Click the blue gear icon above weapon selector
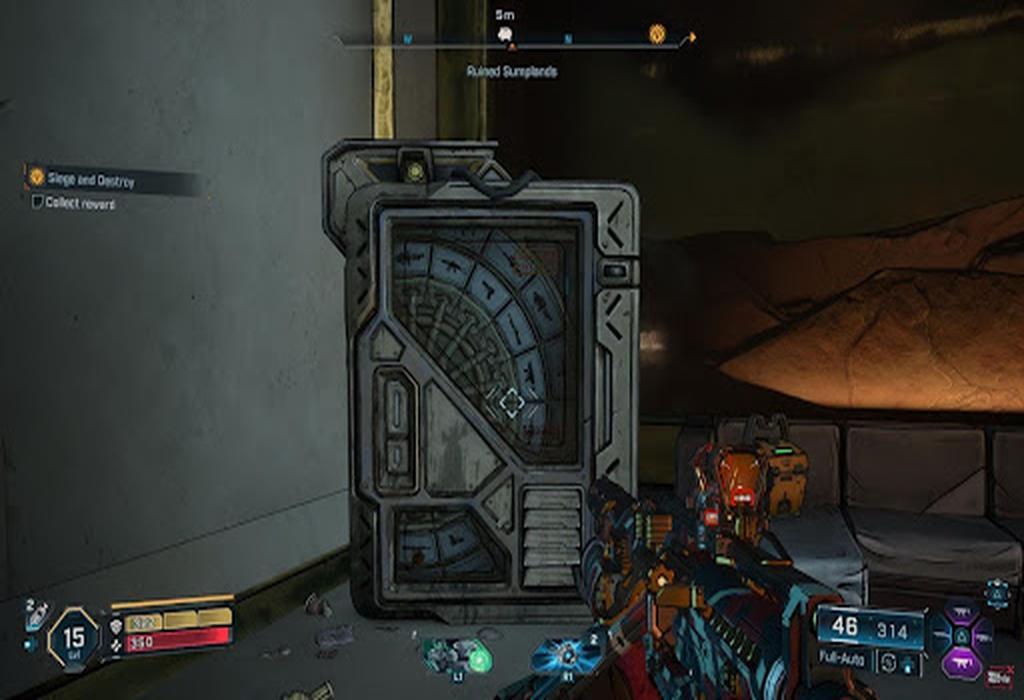The width and height of the screenshot is (1024, 700). tap(997, 593)
